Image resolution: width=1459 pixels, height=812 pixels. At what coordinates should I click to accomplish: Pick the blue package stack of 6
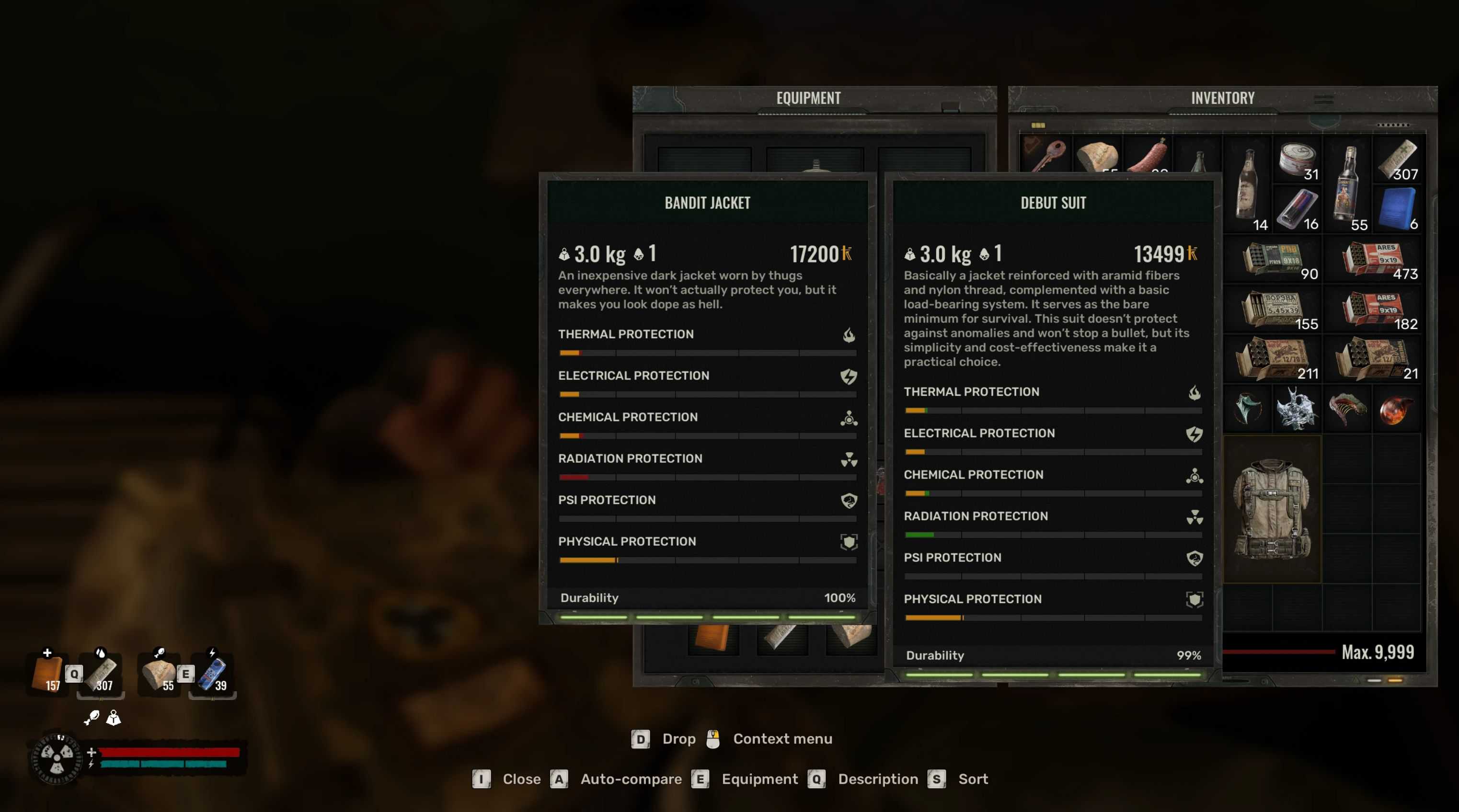pyautogui.click(x=1397, y=208)
